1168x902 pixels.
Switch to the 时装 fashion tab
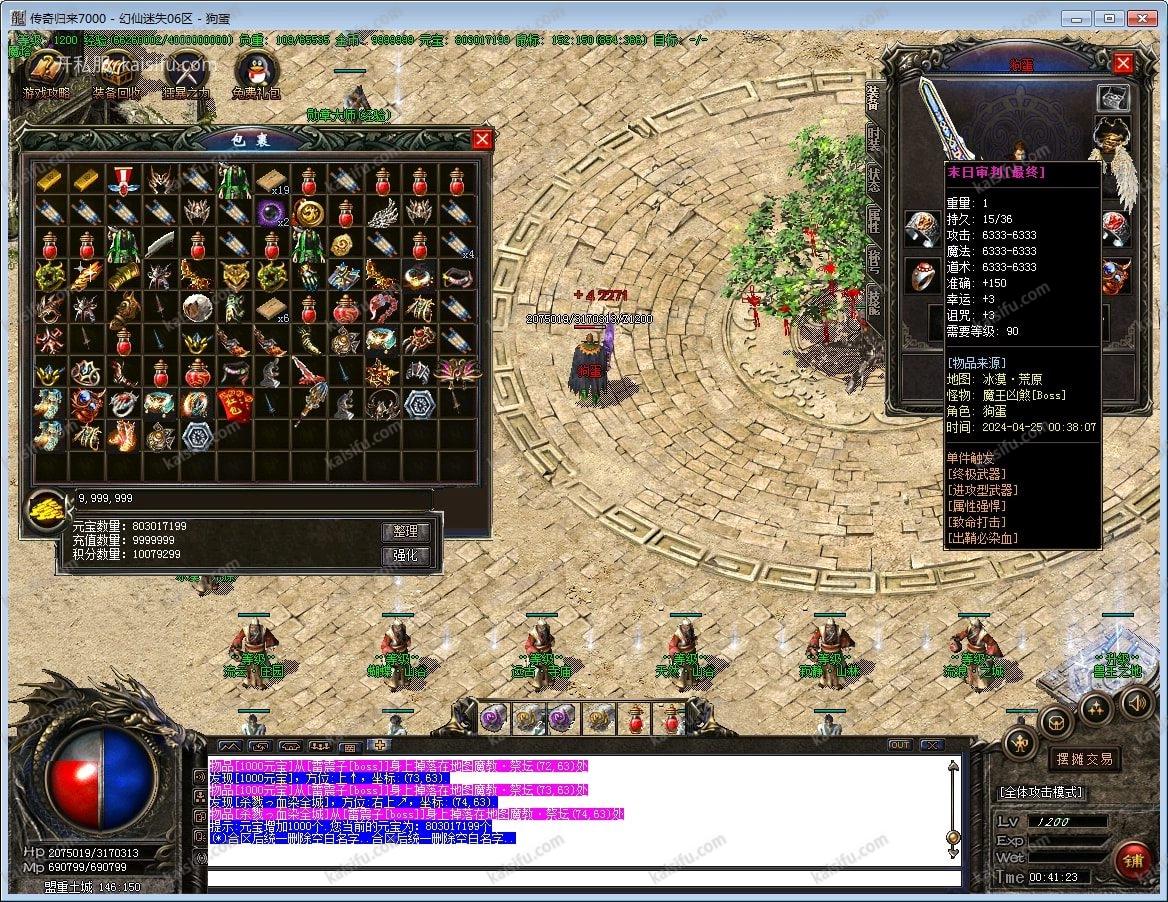coord(874,137)
